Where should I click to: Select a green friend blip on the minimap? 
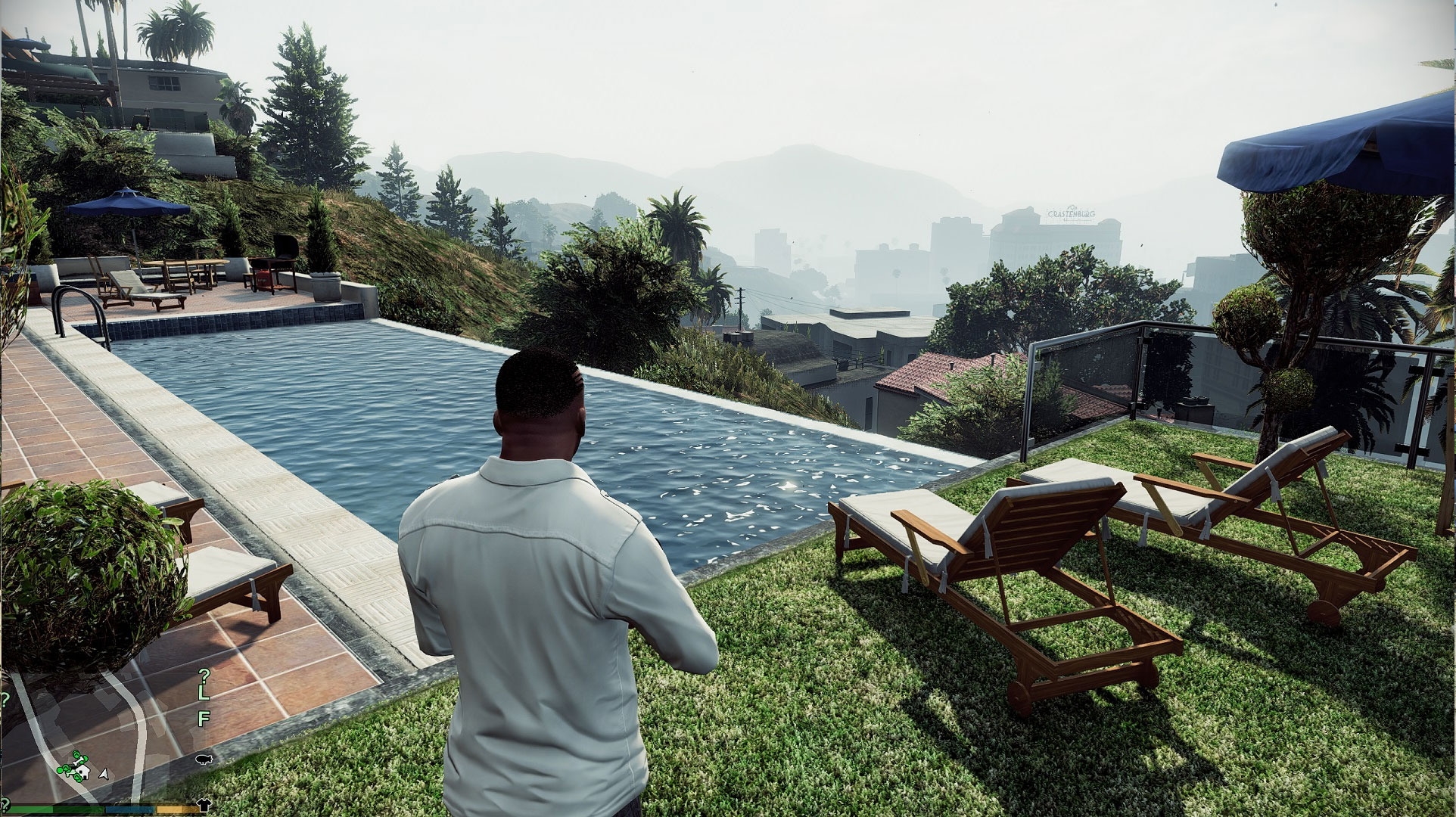pyautogui.click(x=76, y=755)
